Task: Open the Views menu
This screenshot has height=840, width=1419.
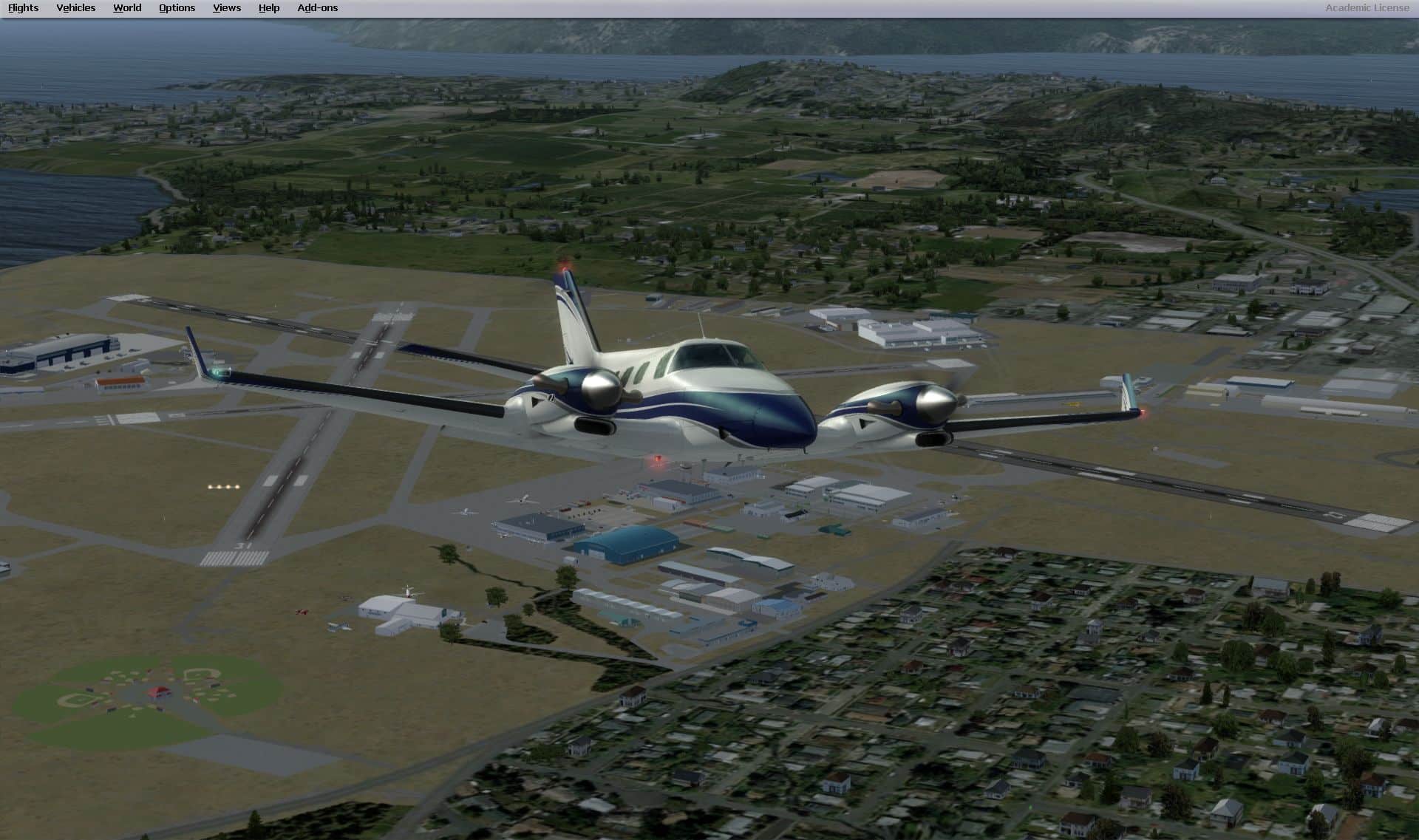Action: click(226, 8)
